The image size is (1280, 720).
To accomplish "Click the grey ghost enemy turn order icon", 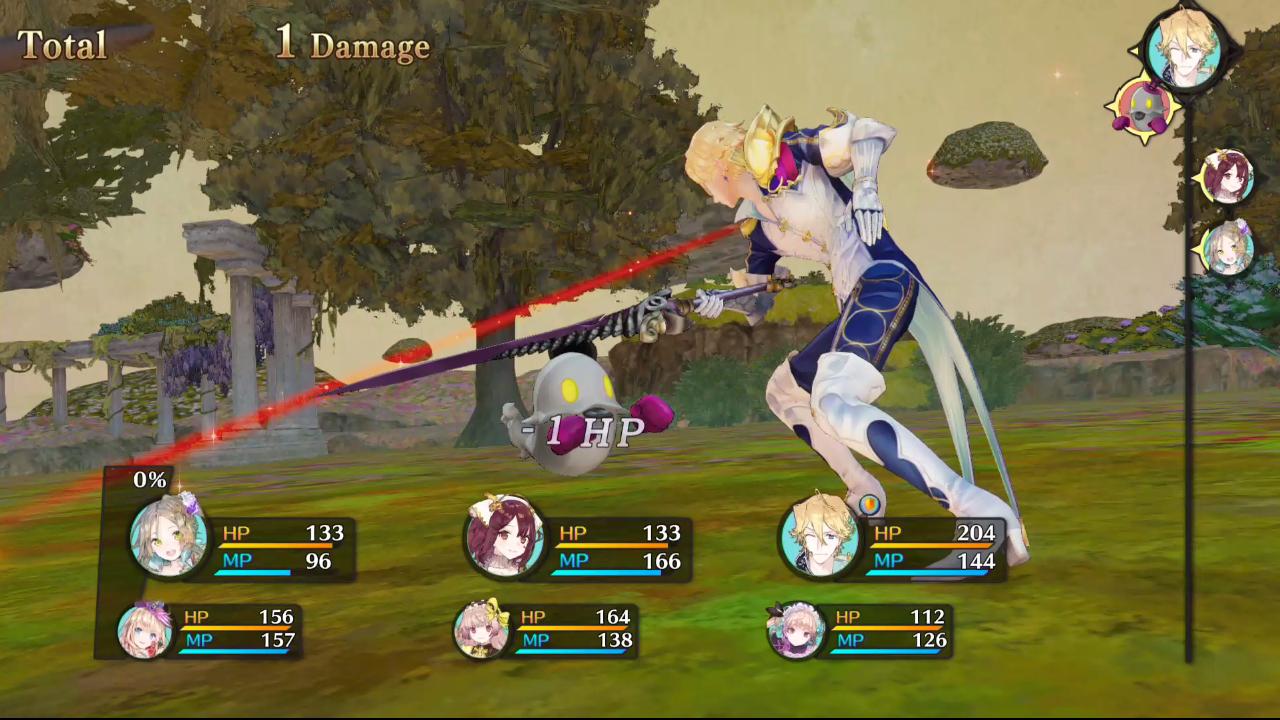I will click(x=1140, y=108).
